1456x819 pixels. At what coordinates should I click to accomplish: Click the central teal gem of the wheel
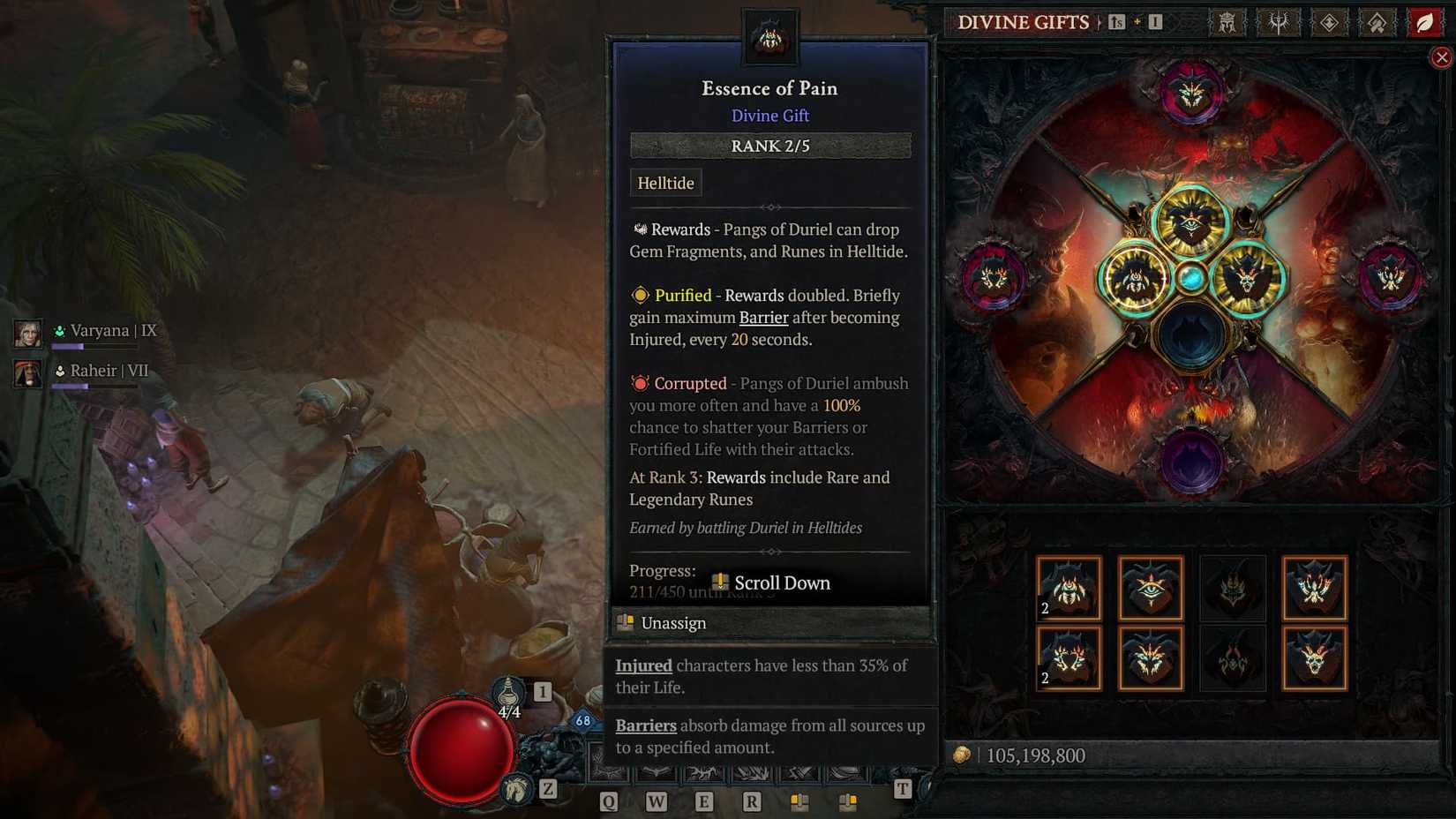1194,278
